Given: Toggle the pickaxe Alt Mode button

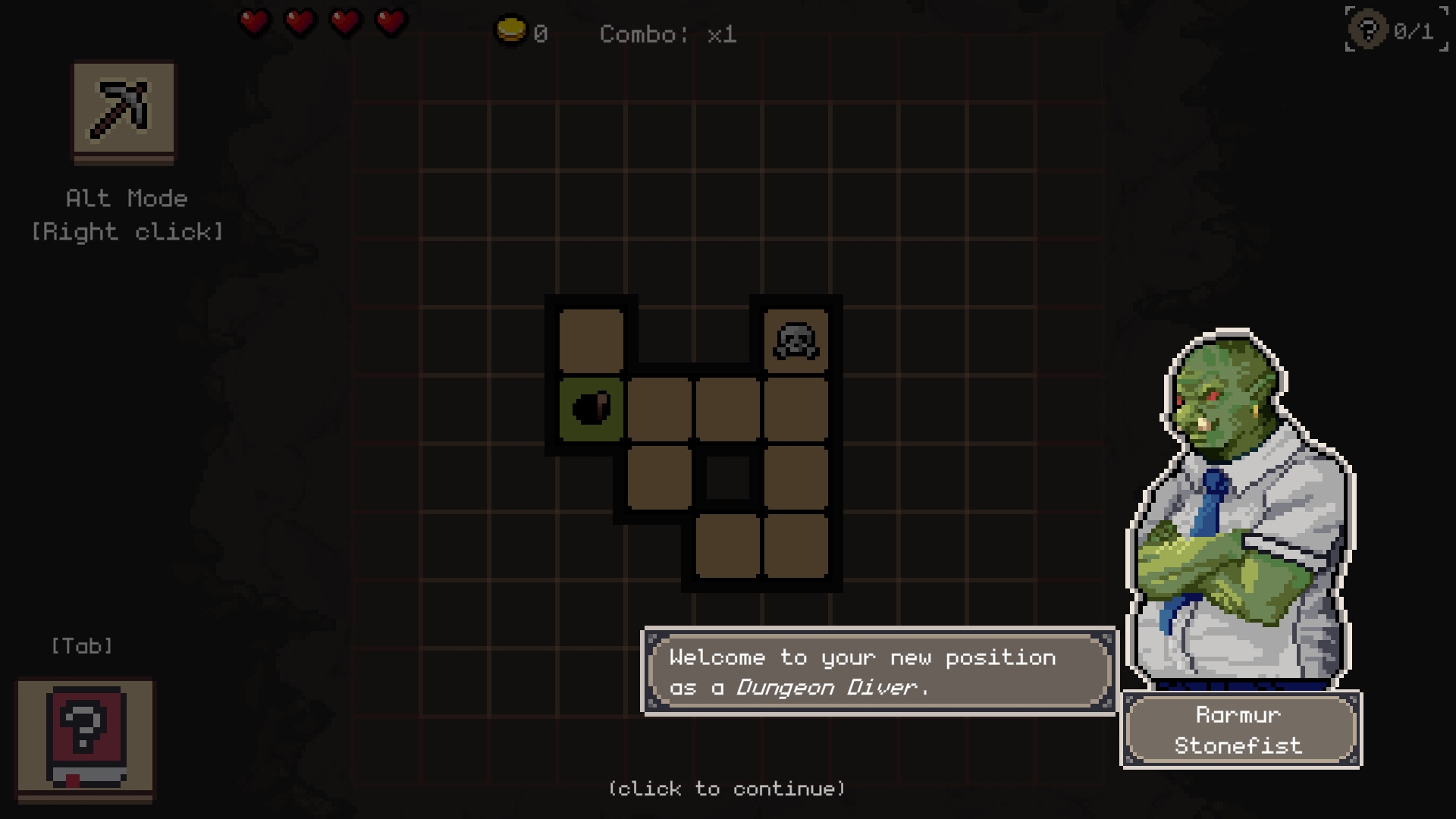Looking at the screenshot, I should [x=124, y=110].
